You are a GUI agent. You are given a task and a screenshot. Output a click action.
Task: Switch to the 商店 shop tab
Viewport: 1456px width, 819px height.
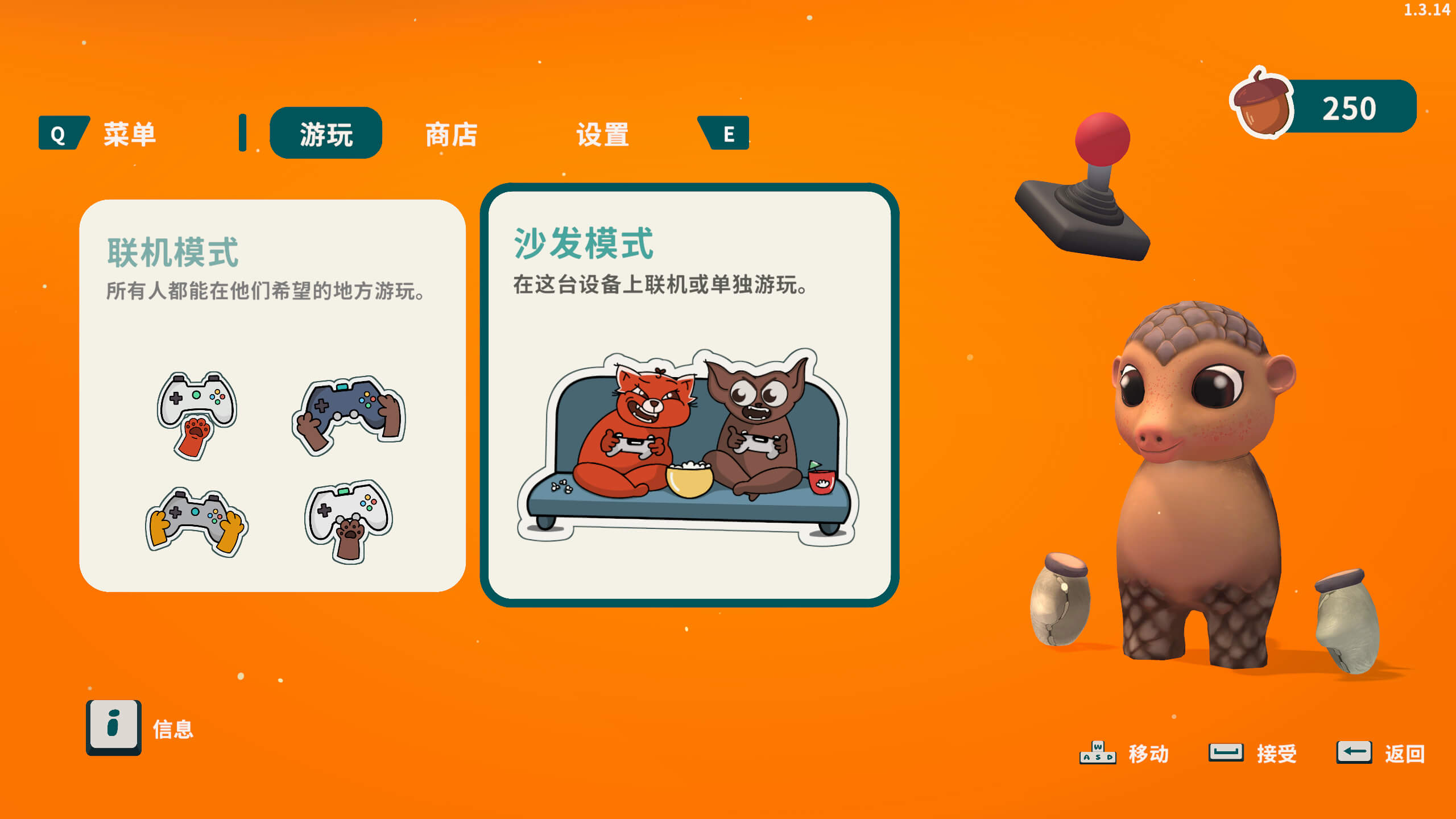point(451,135)
